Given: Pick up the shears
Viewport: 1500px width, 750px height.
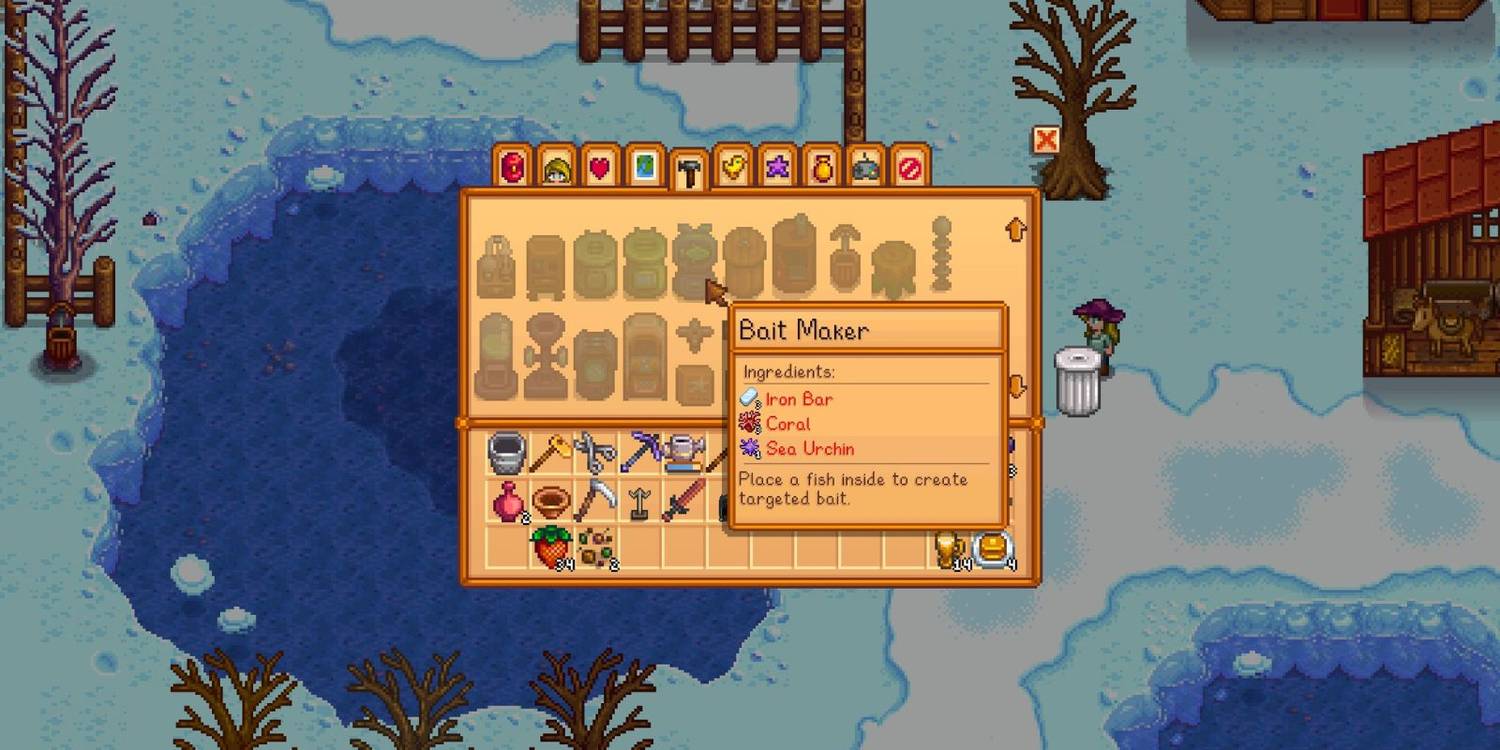Looking at the screenshot, I should click(595, 453).
